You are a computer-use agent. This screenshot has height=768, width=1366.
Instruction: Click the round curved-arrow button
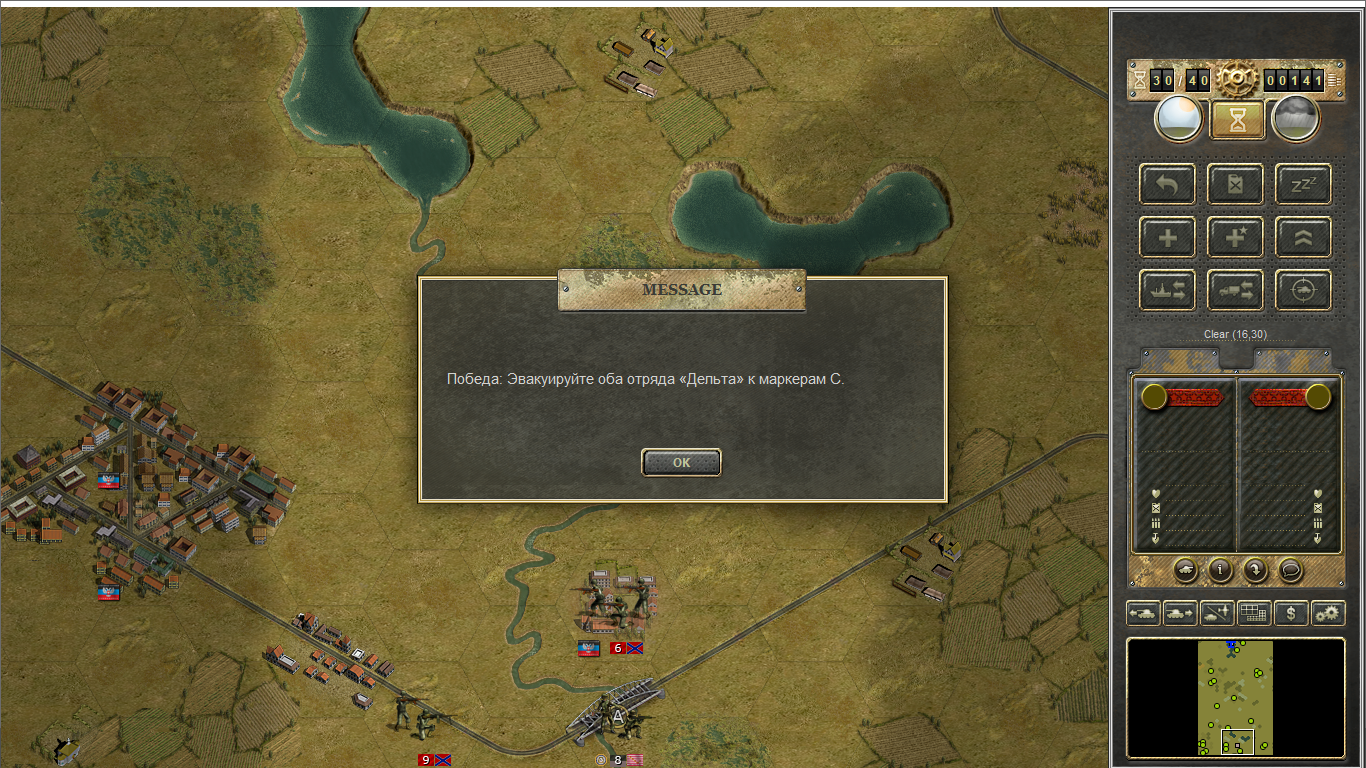[1255, 569]
